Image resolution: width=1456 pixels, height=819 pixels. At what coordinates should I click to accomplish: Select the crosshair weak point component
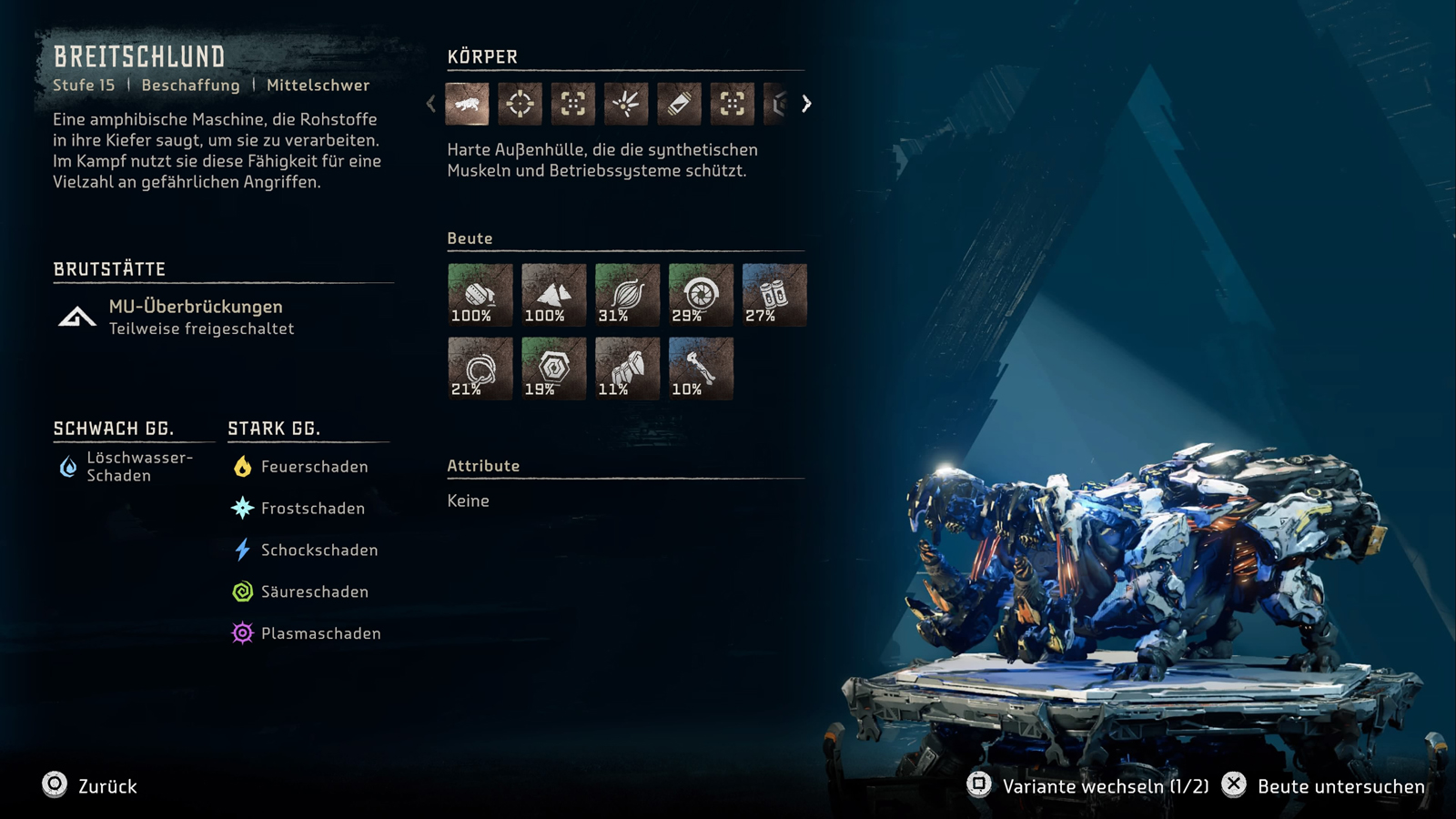pyautogui.click(x=520, y=104)
